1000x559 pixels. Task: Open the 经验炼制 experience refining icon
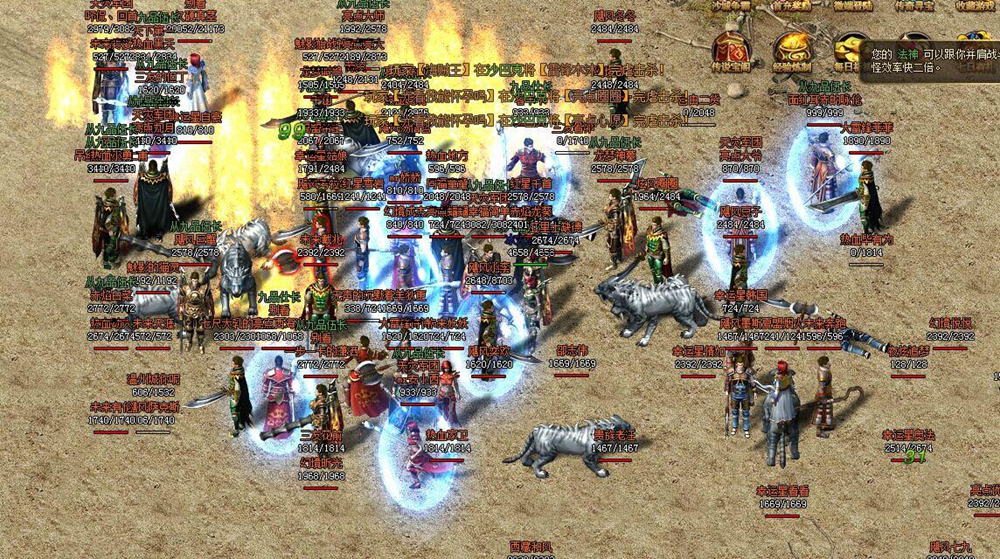[793, 52]
